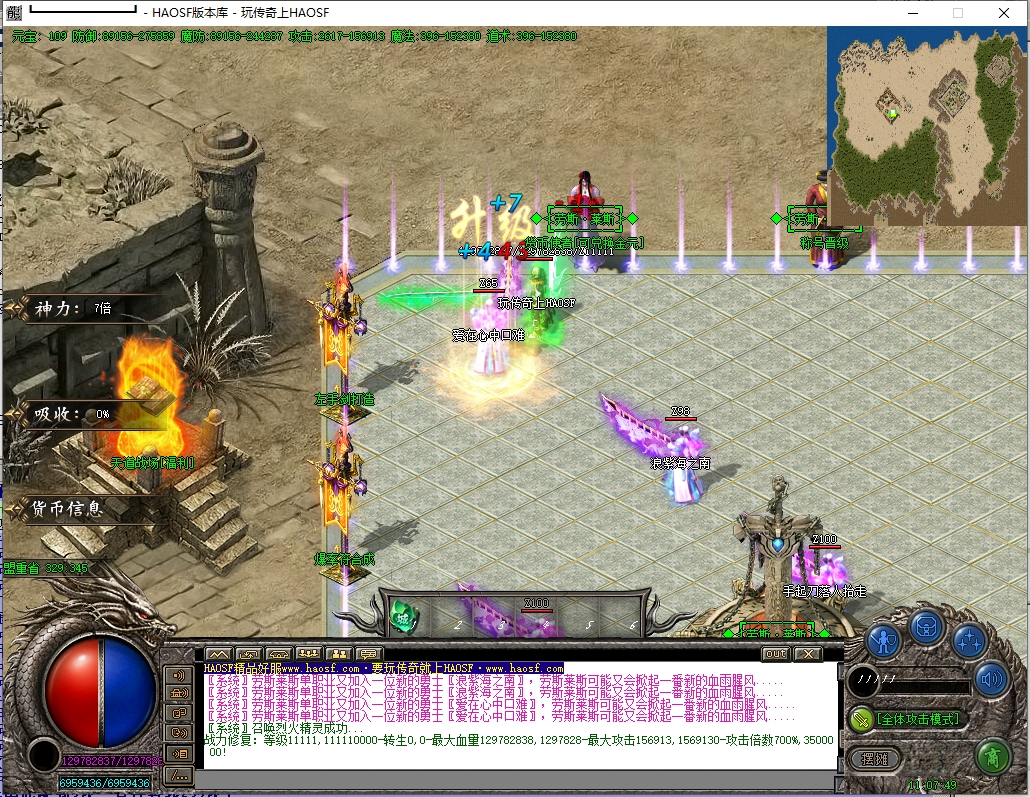This screenshot has width=1030, height=797.
Task: Open the speech bubble chat icon
Action: pyautogui.click(x=368, y=654)
